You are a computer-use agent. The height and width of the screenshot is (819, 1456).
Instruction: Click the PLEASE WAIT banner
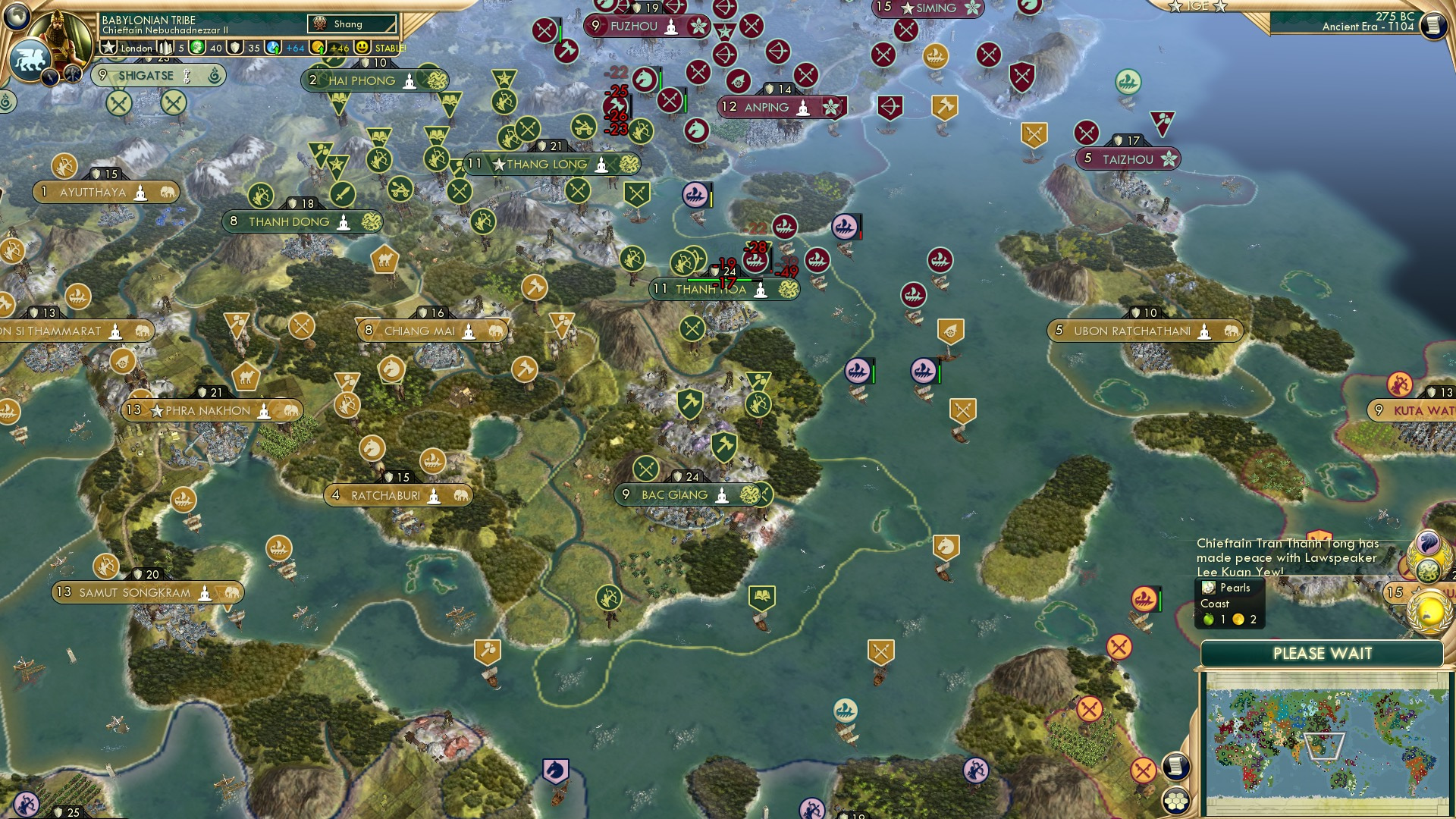point(1323,653)
